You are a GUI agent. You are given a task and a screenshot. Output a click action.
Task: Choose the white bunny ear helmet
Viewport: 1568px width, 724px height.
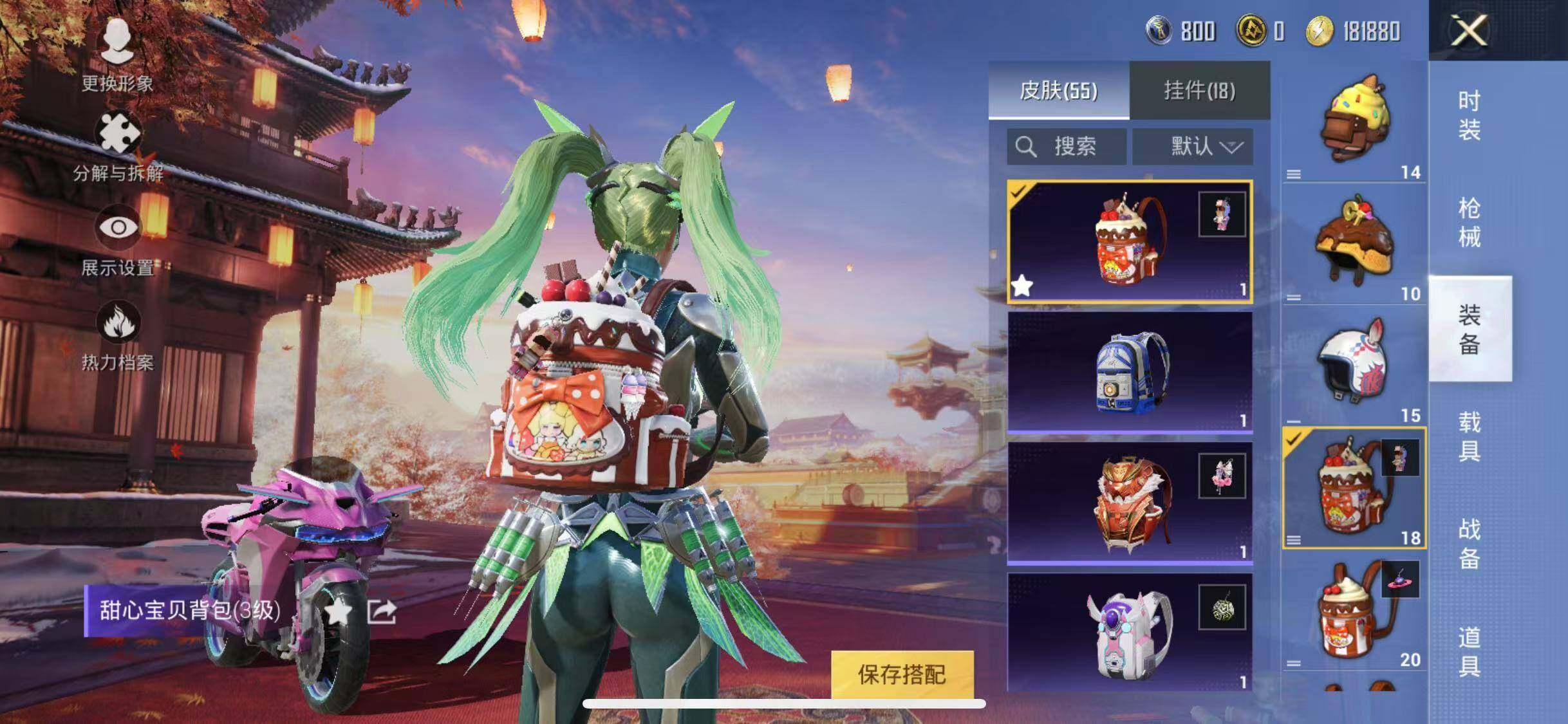click(x=1354, y=364)
